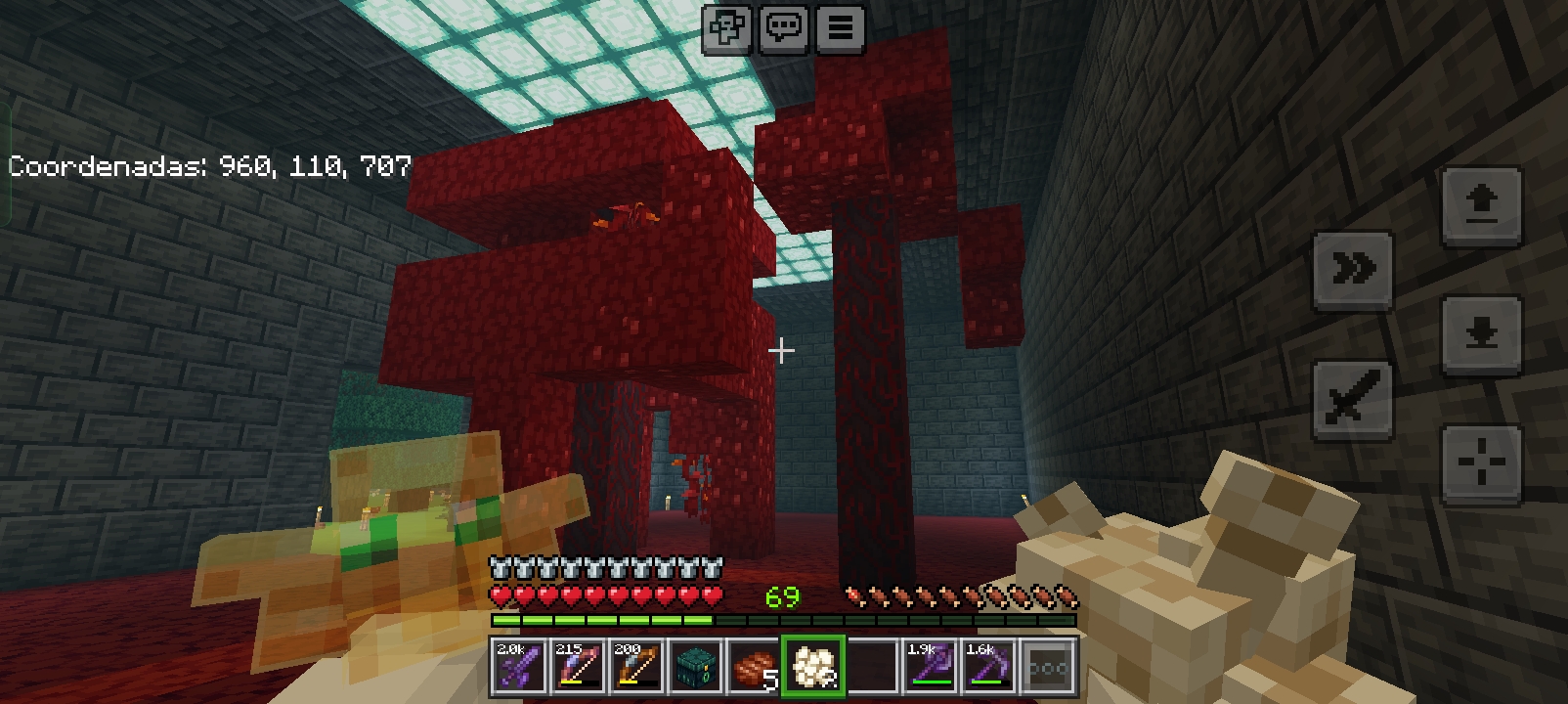Tap the emote figure button
This screenshot has height=704, width=1568.
tap(727, 27)
